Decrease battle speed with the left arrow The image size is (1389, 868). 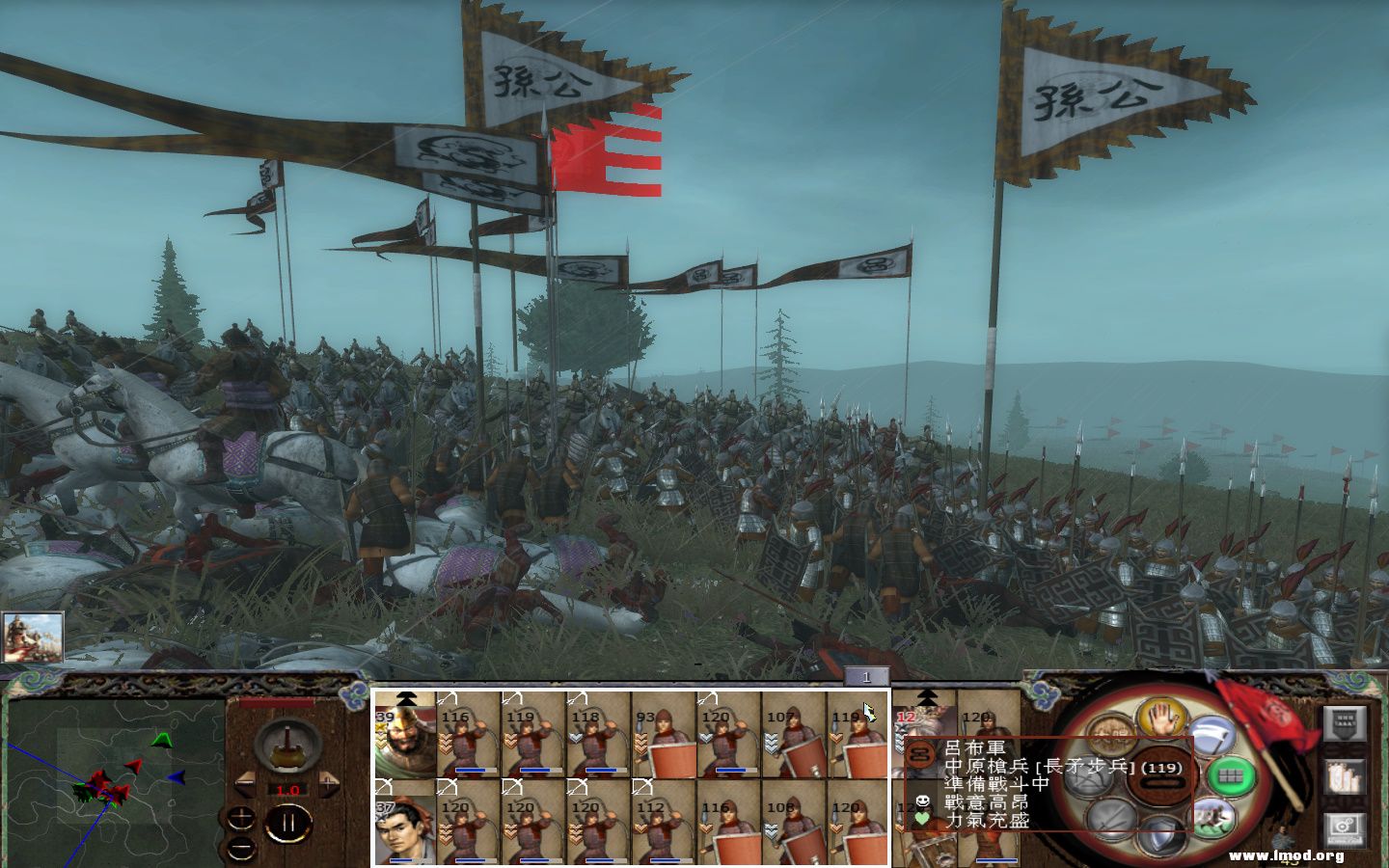click(247, 783)
